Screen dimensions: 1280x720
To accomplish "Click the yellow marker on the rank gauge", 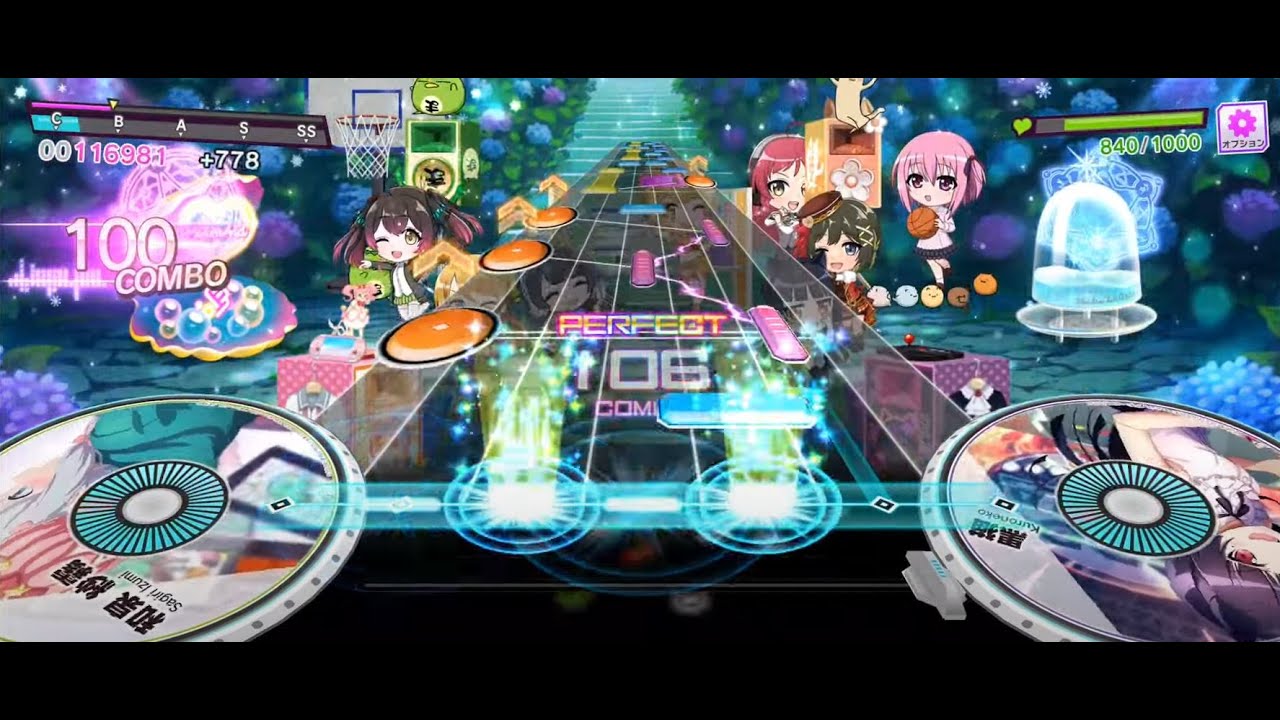I will pyautogui.click(x=113, y=105).
